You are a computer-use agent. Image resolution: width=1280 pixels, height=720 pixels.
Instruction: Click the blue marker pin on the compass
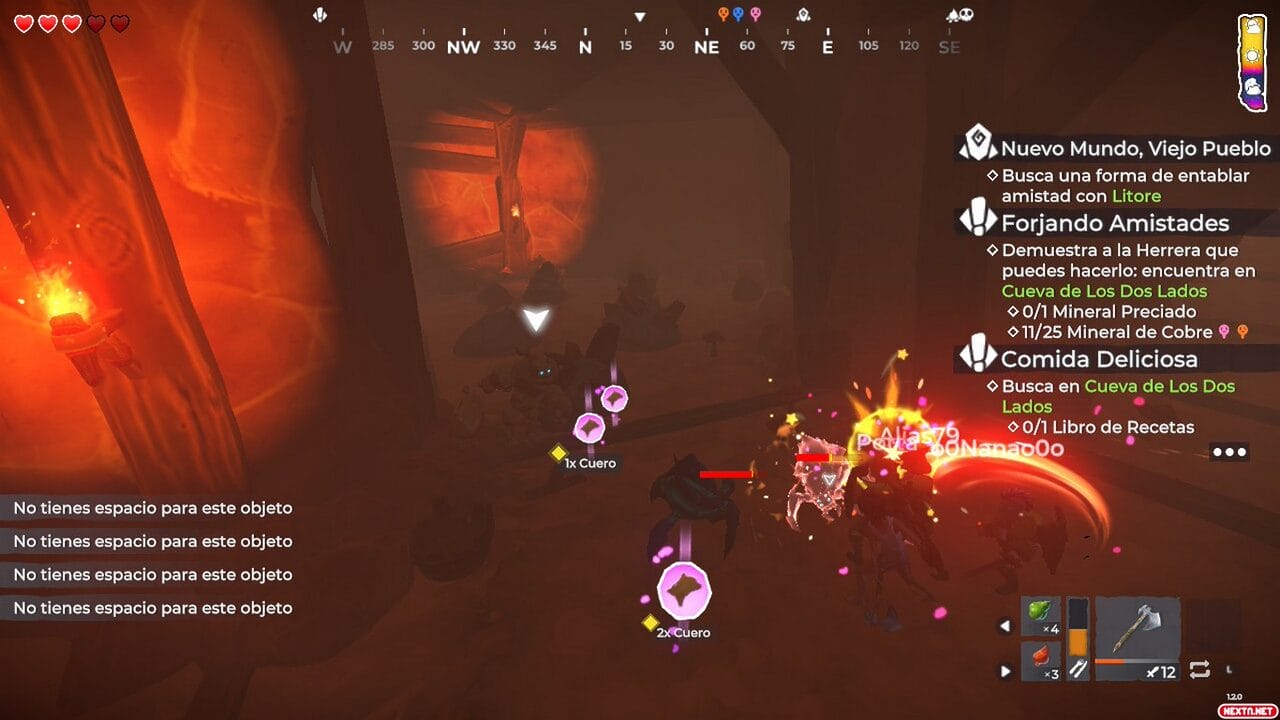(x=738, y=15)
